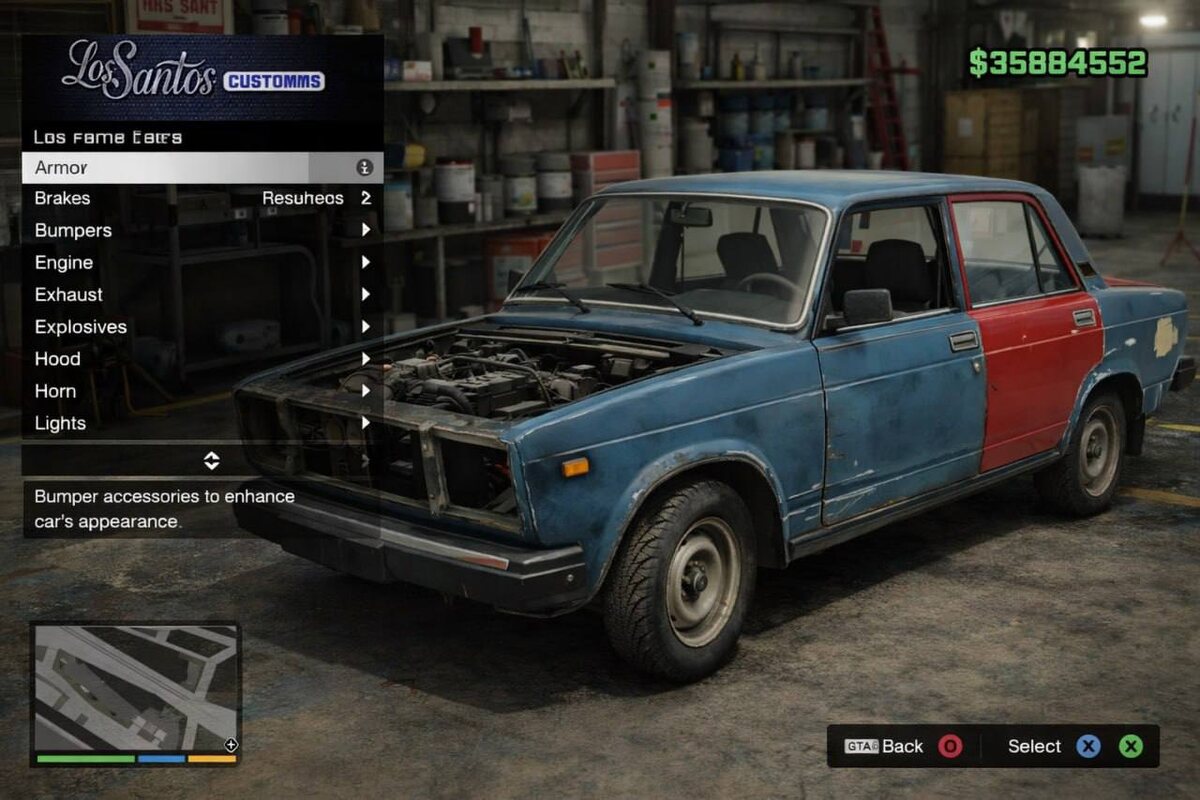Open the Engine upgrades
The height and width of the screenshot is (800, 1200).
point(202,262)
